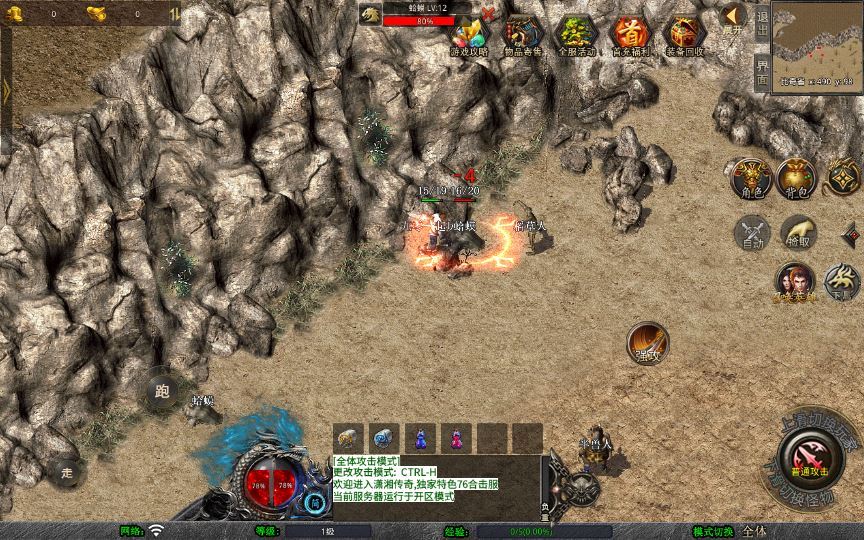
Task: Click the 退出 exit button
Action: 763,22
